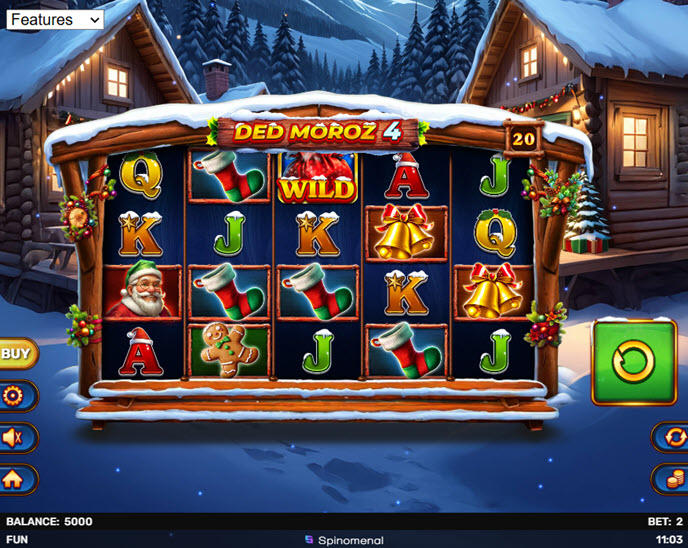Open the BUY feature menu
This screenshot has height=548, width=688.
(x=15, y=353)
